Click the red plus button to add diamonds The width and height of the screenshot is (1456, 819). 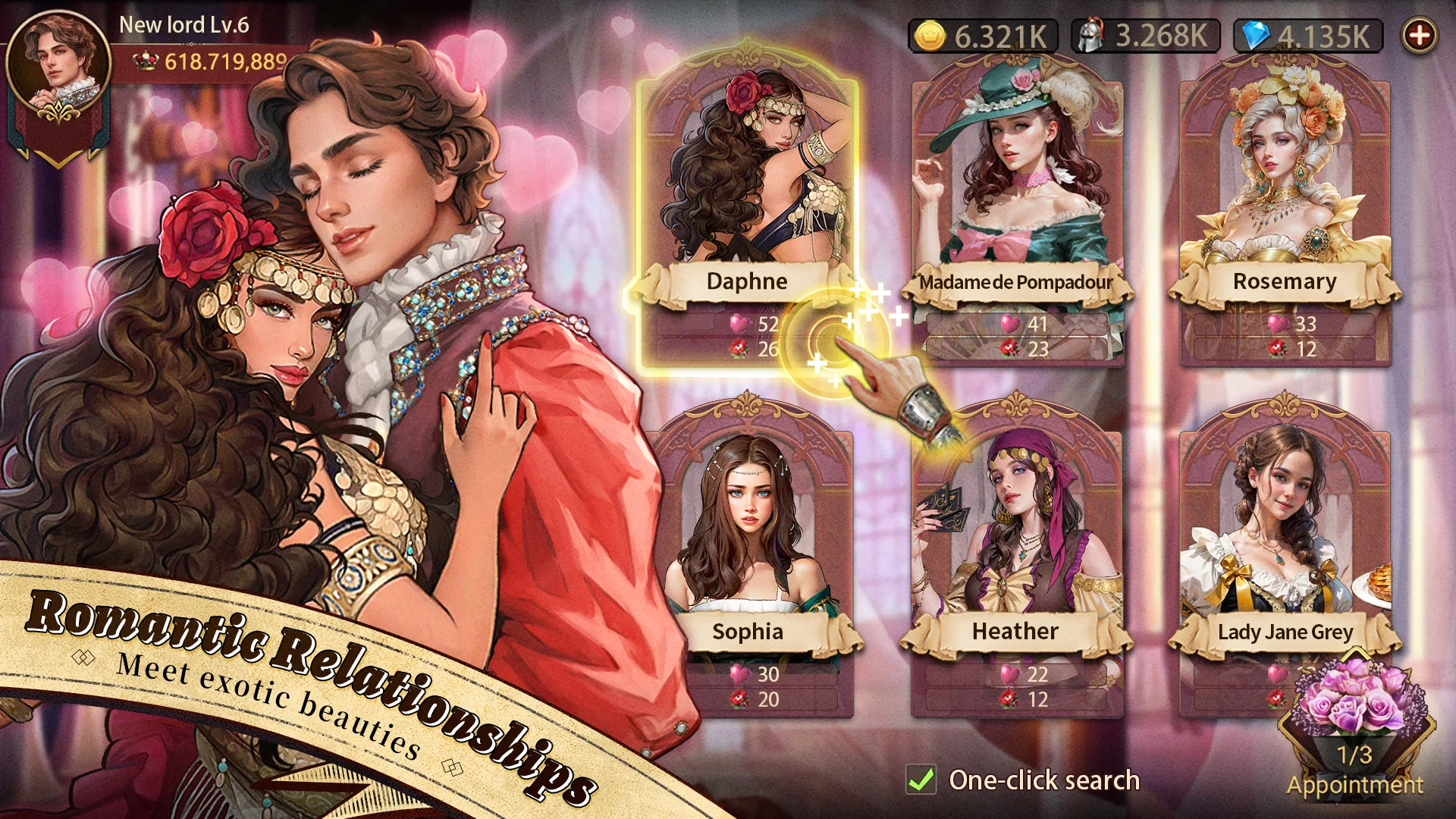[x=1420, y=35]
